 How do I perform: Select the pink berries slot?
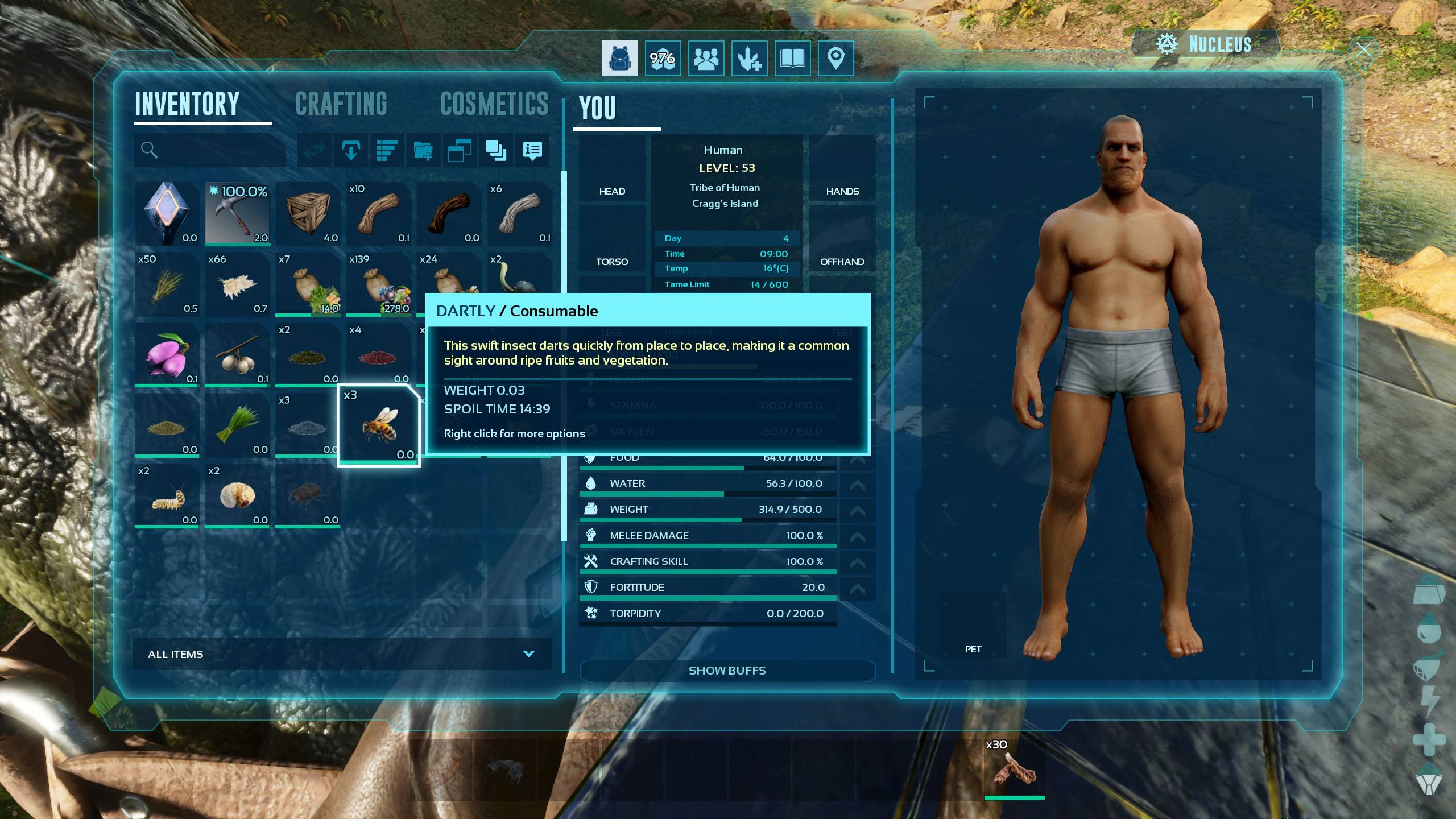pos(167,355)
